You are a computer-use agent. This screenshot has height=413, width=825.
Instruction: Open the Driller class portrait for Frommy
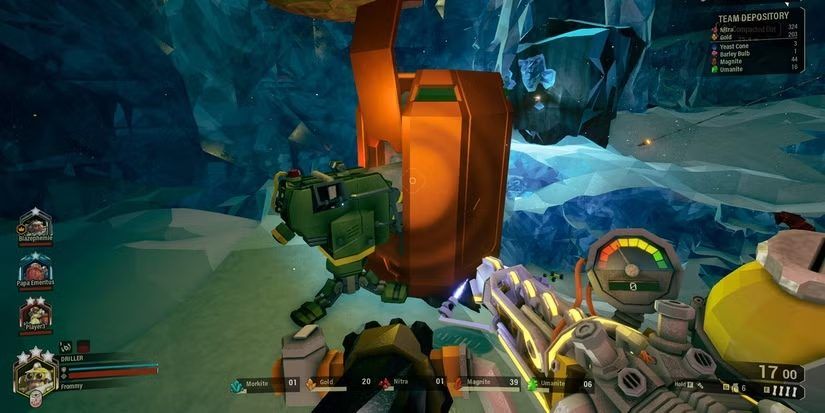34,374
